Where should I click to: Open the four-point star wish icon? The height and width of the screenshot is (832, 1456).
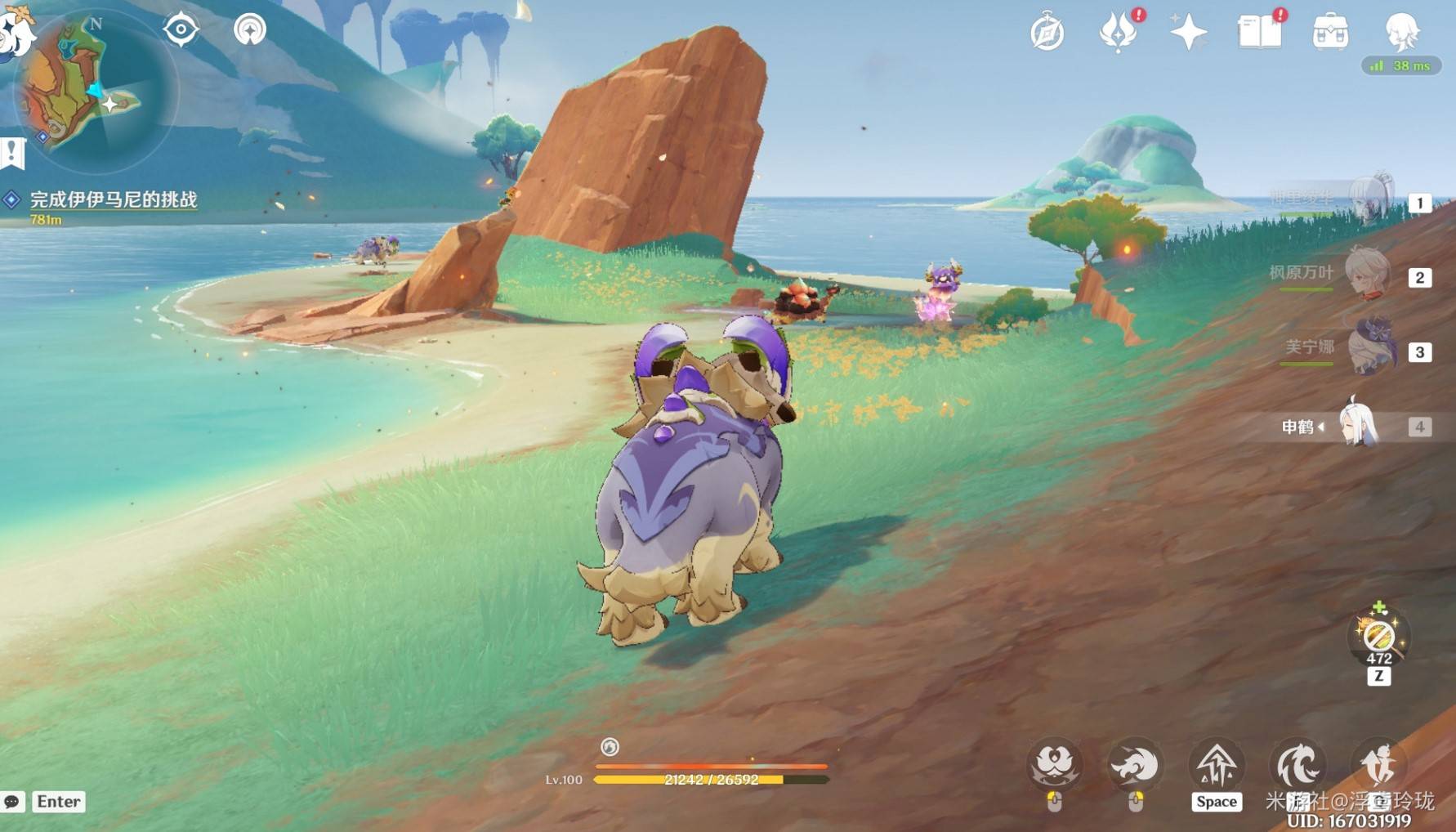pos(1188,33)
